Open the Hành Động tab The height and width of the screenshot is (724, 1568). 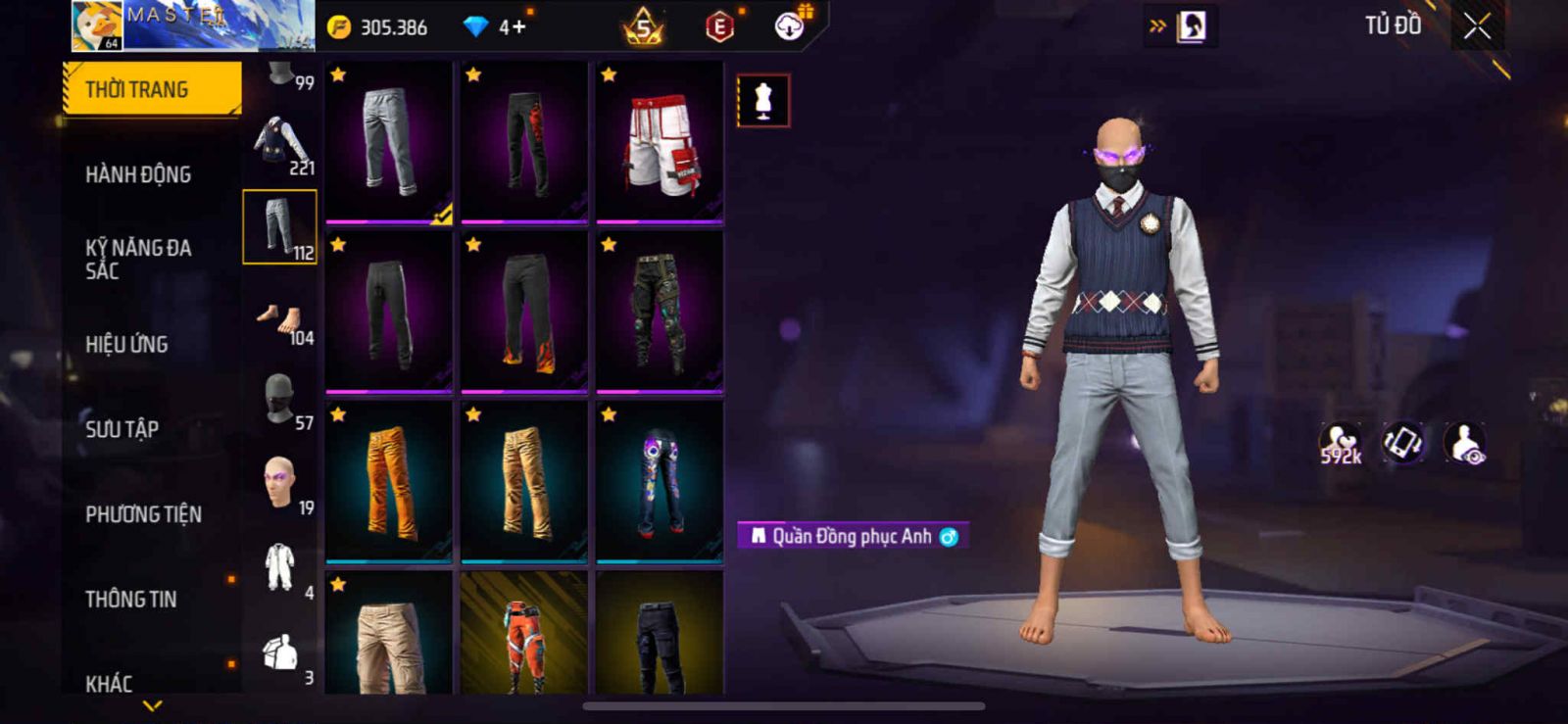[x=138, y=174]
